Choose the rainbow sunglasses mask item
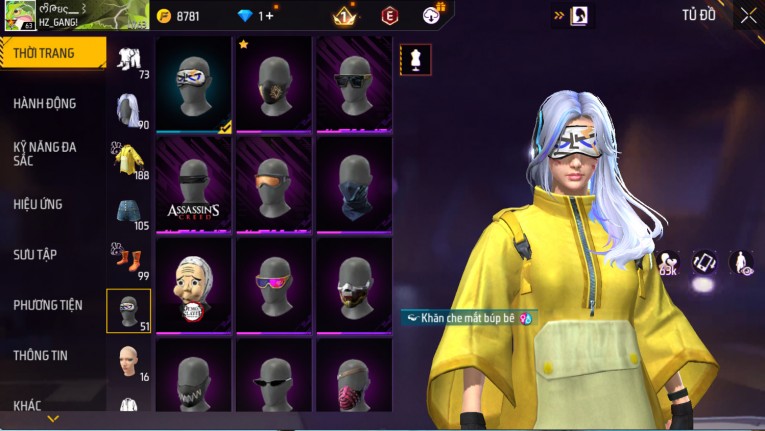The width and height of the screenshot is (765, 431). tap(273, 284)
